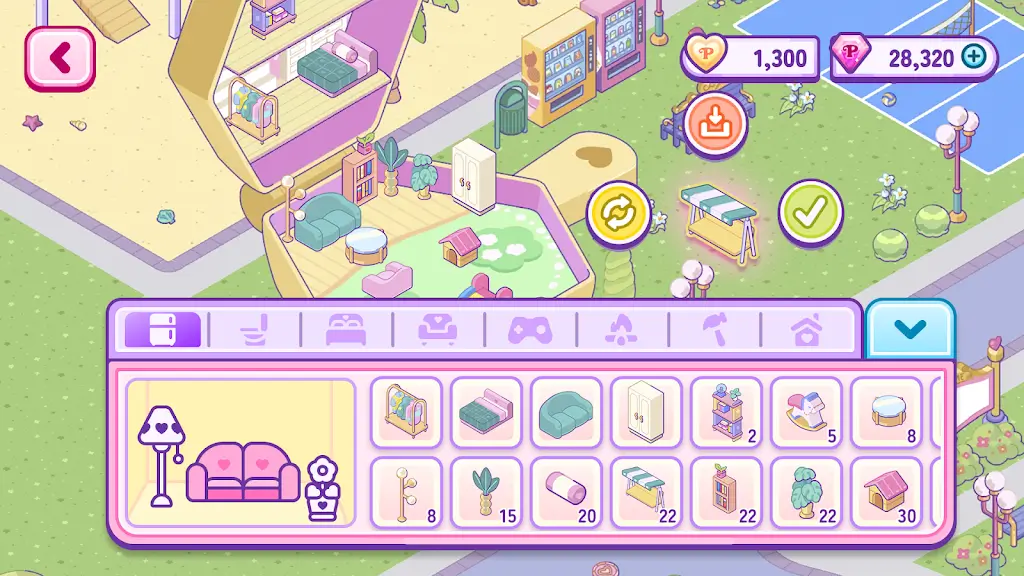
Task: Select the sofa category tab
Action: (x=438, y=330)
